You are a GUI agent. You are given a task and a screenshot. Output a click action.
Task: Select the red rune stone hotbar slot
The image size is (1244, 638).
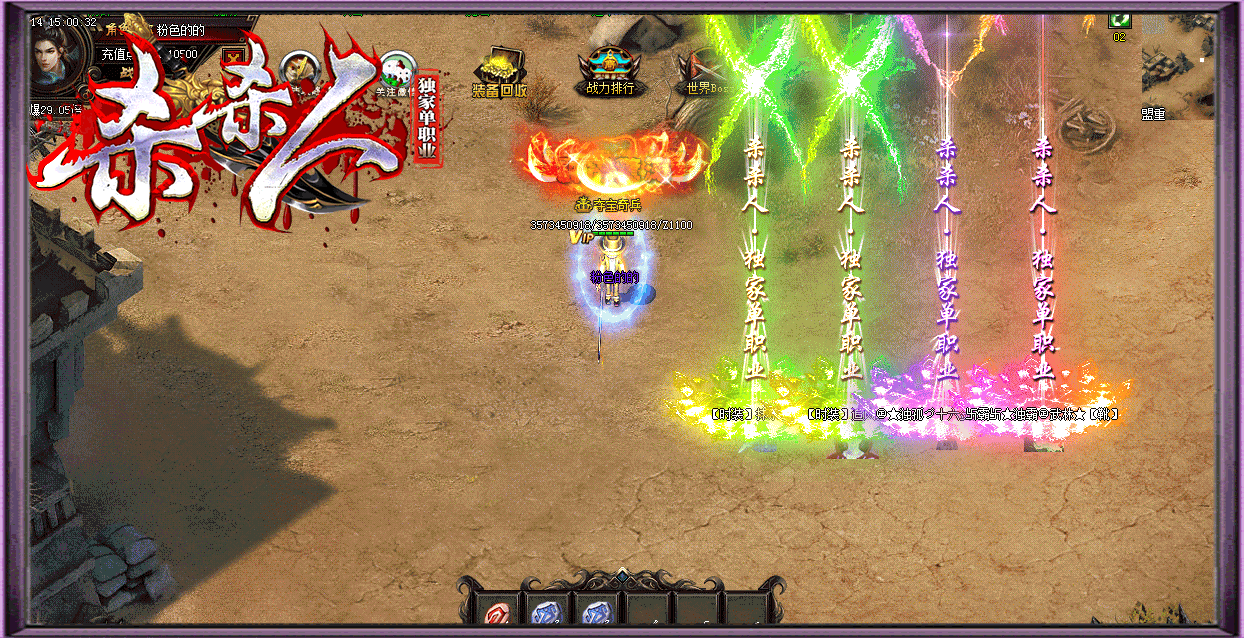(x=496, y=612)
